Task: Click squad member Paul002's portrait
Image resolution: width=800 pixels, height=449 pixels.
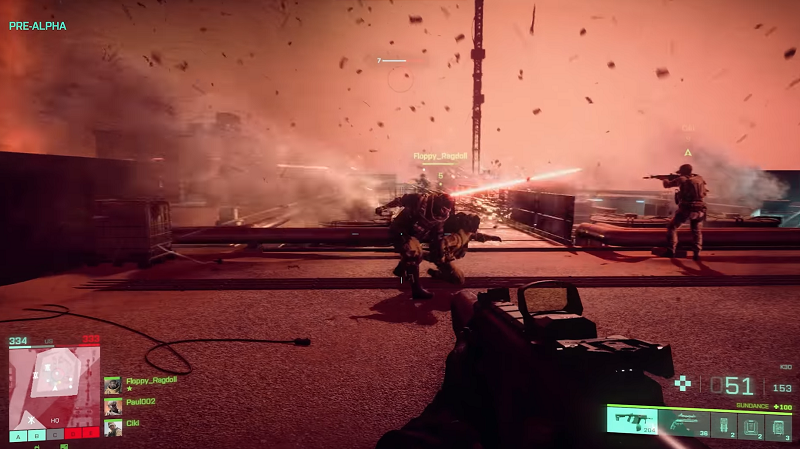Action: (x=113, y=406)
